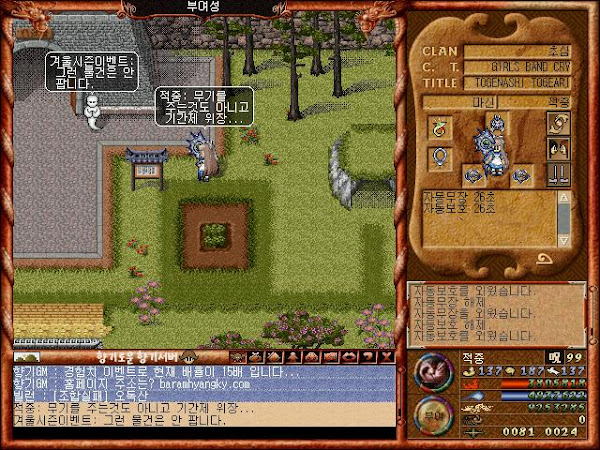Click the twin swords icon button

click(559, 173)
